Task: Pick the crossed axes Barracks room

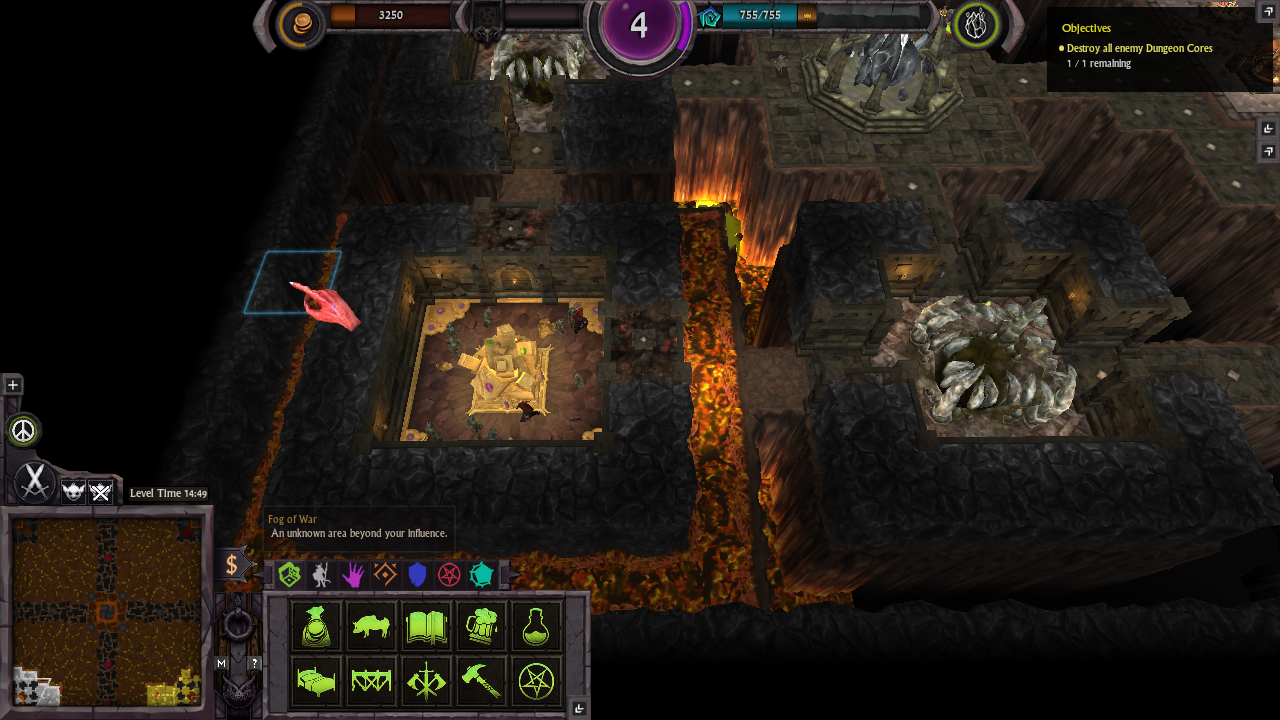Action: 426,682
